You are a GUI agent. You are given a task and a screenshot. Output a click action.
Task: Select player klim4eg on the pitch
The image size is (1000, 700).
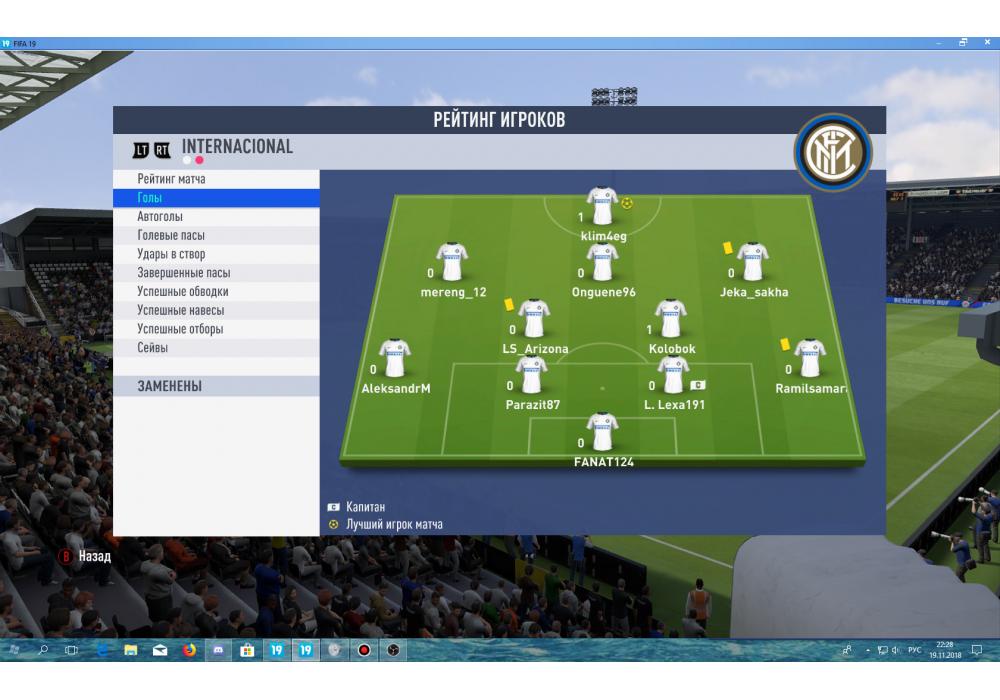pyautogui.click(x=602, y=206)
